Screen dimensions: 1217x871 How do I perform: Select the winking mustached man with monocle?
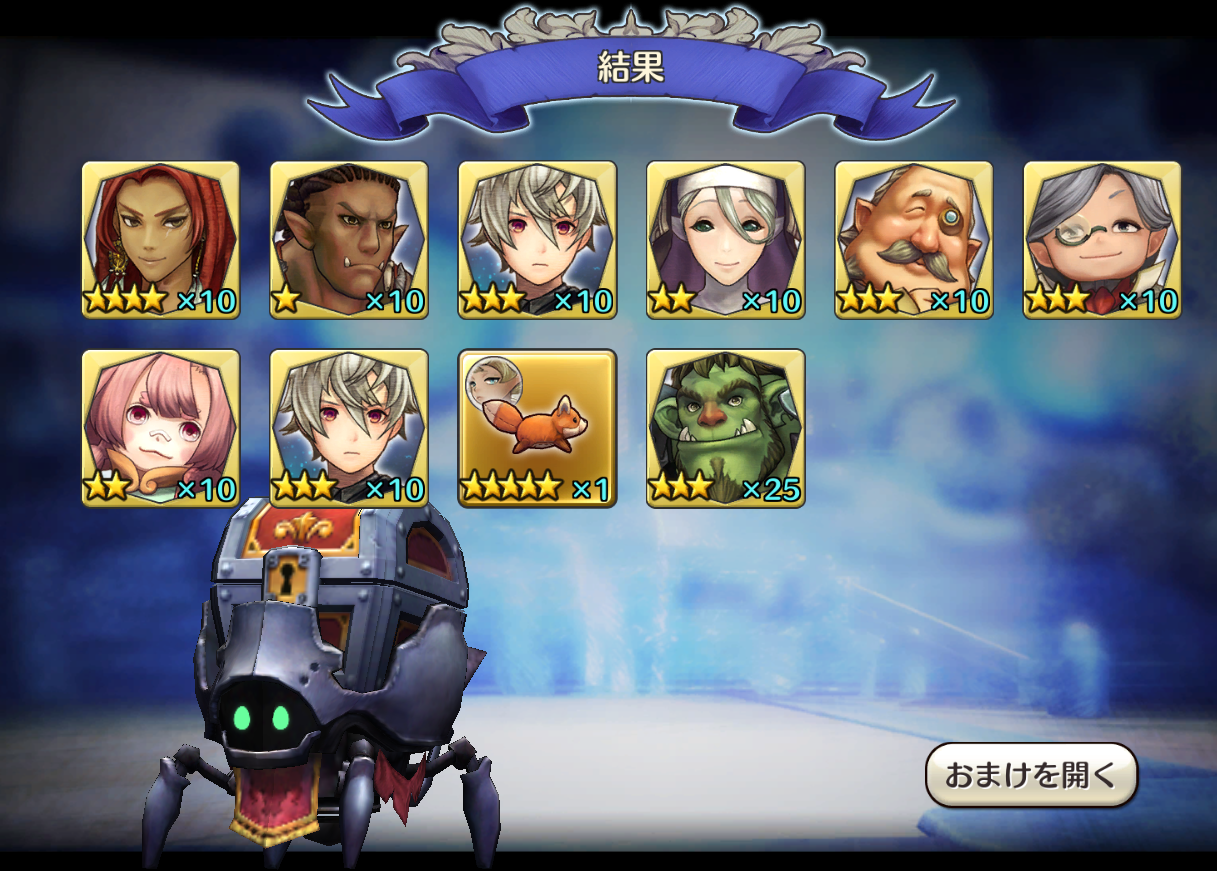[914, 240]
